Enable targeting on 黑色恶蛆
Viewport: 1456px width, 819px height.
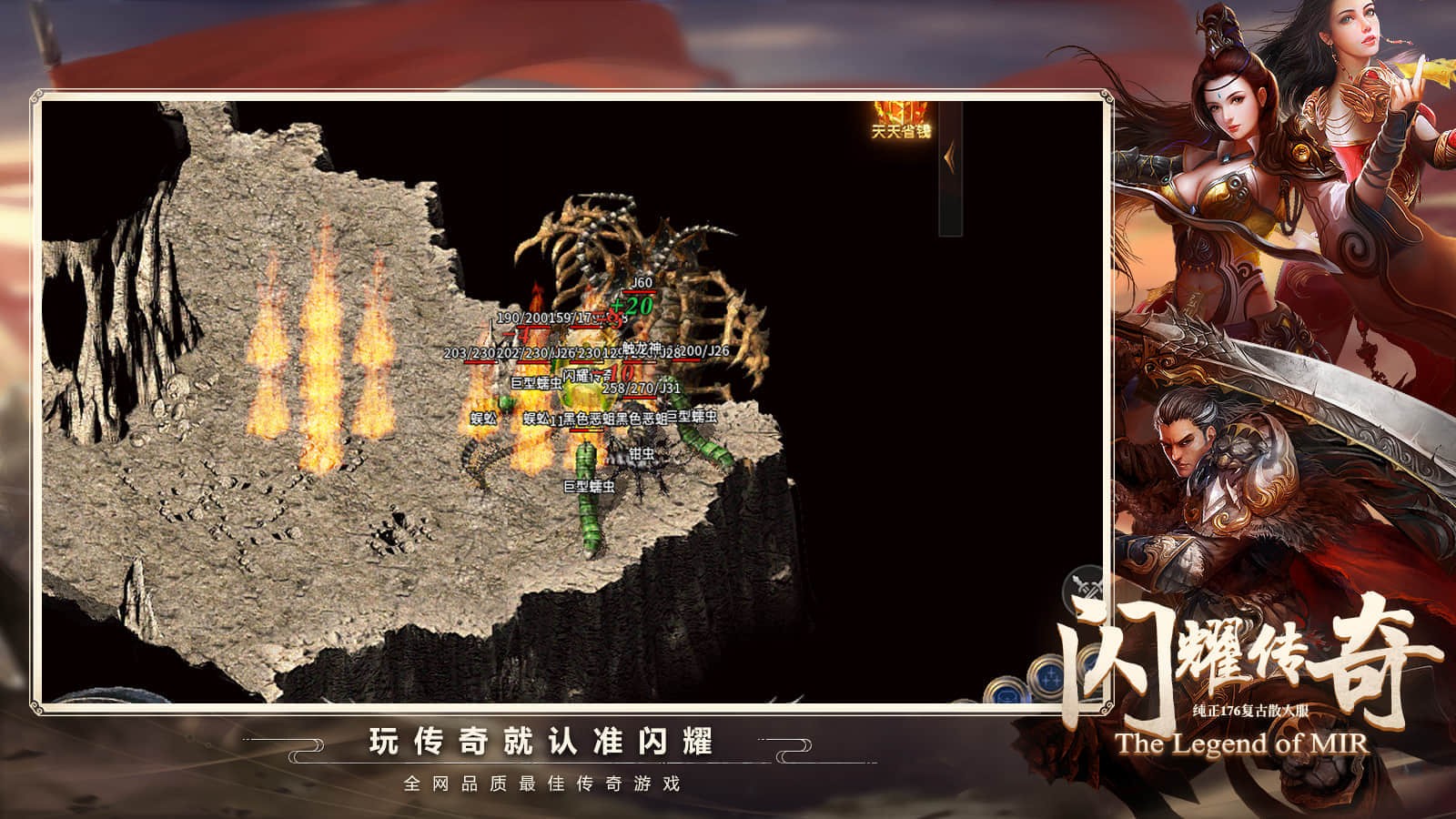coord(589,419)
